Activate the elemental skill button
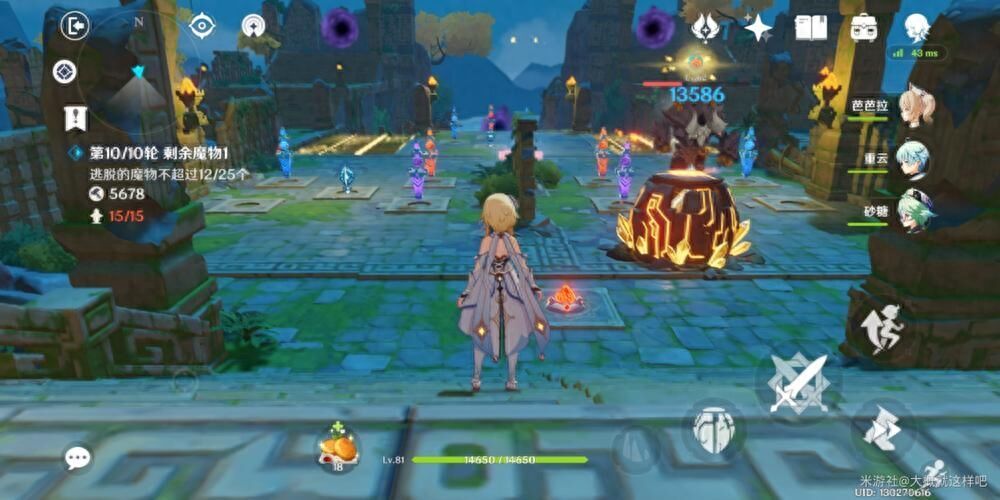 click(714, 428)
